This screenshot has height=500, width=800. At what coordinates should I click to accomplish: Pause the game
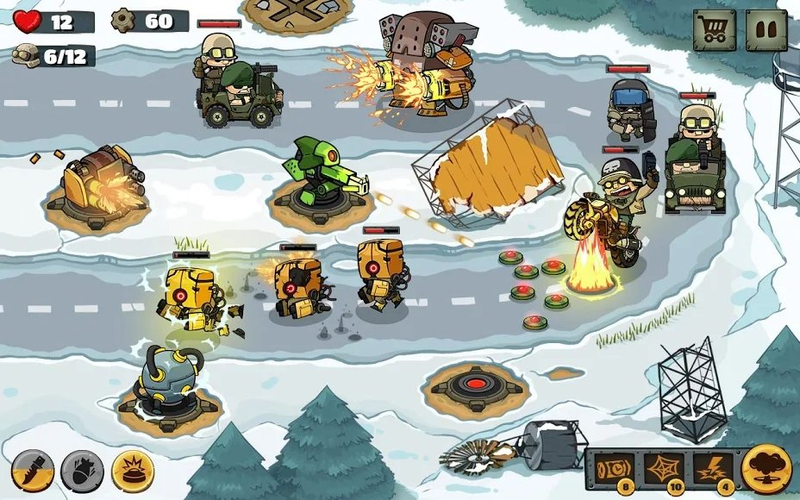767,31
